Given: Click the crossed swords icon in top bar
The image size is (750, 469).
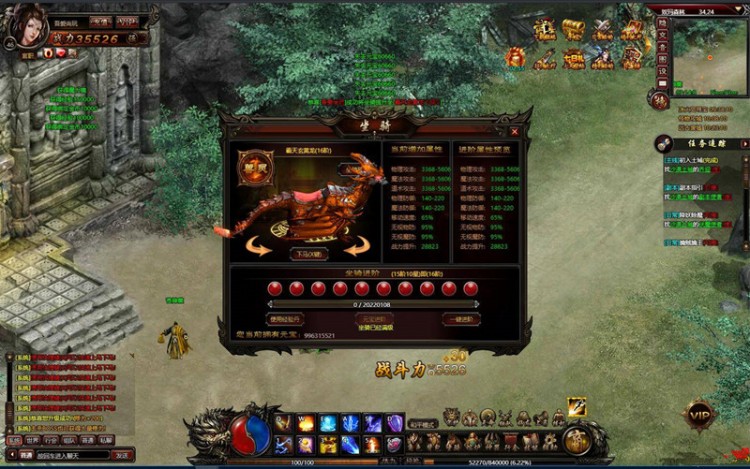Looking at the screenshot, I should (x=602, y=29).
